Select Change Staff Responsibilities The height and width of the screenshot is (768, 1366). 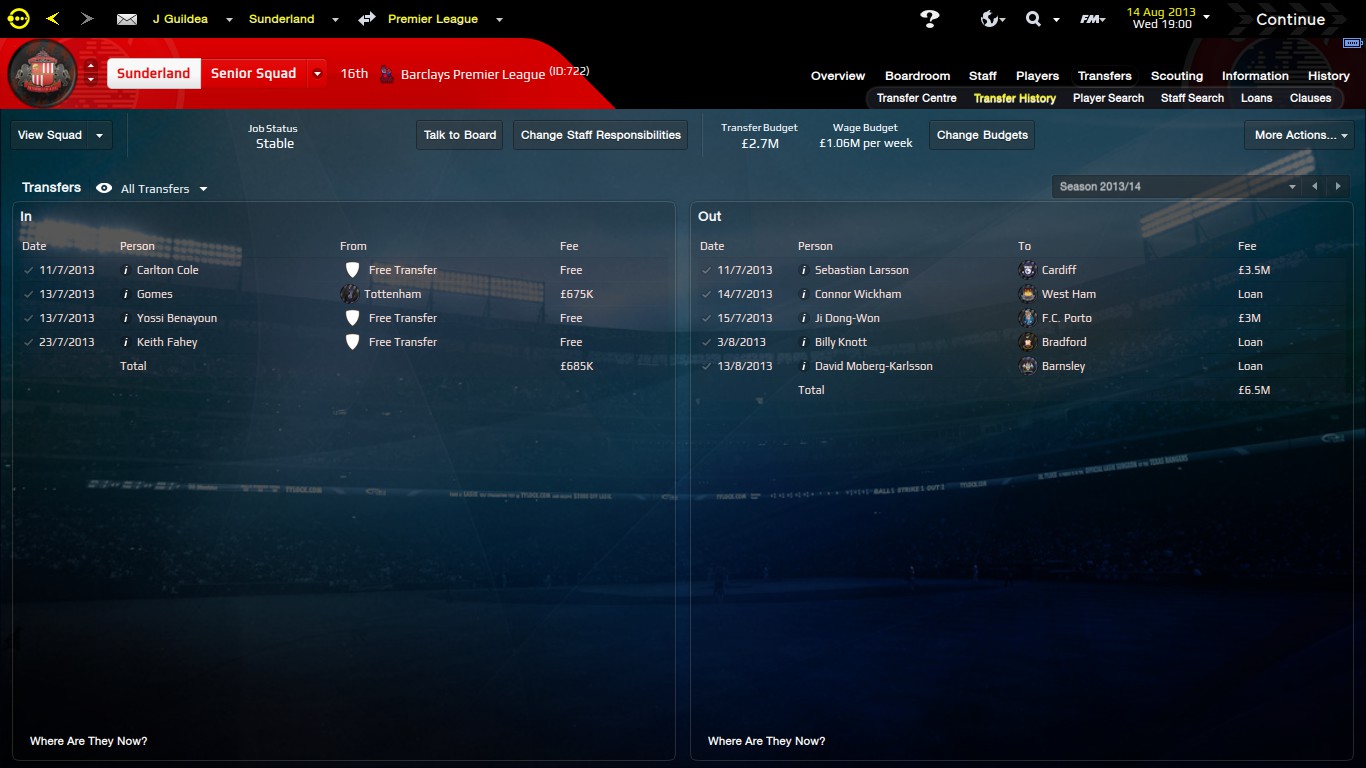click(600, 135)
